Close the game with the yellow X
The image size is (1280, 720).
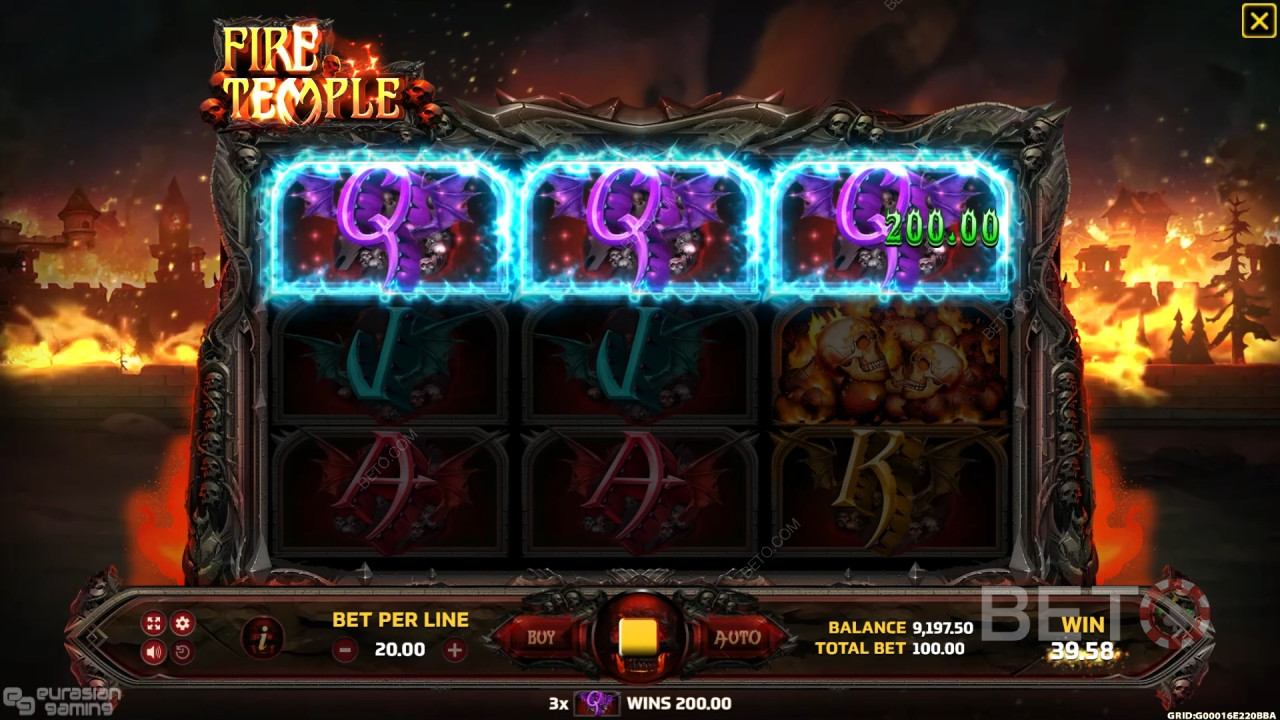click(1258, 21)
